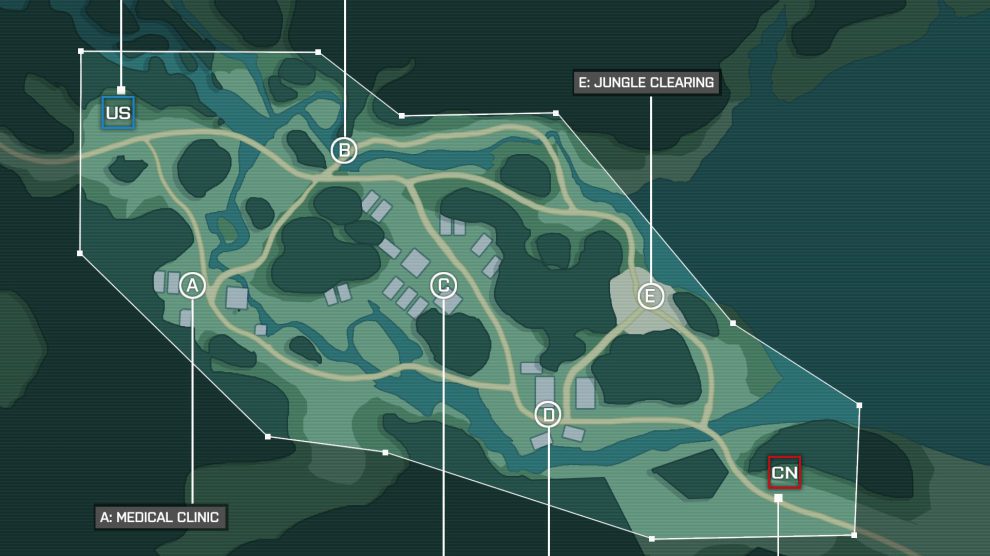Choose the CN base marker
Screen dimensions: 990x556
tap(784, 473)
